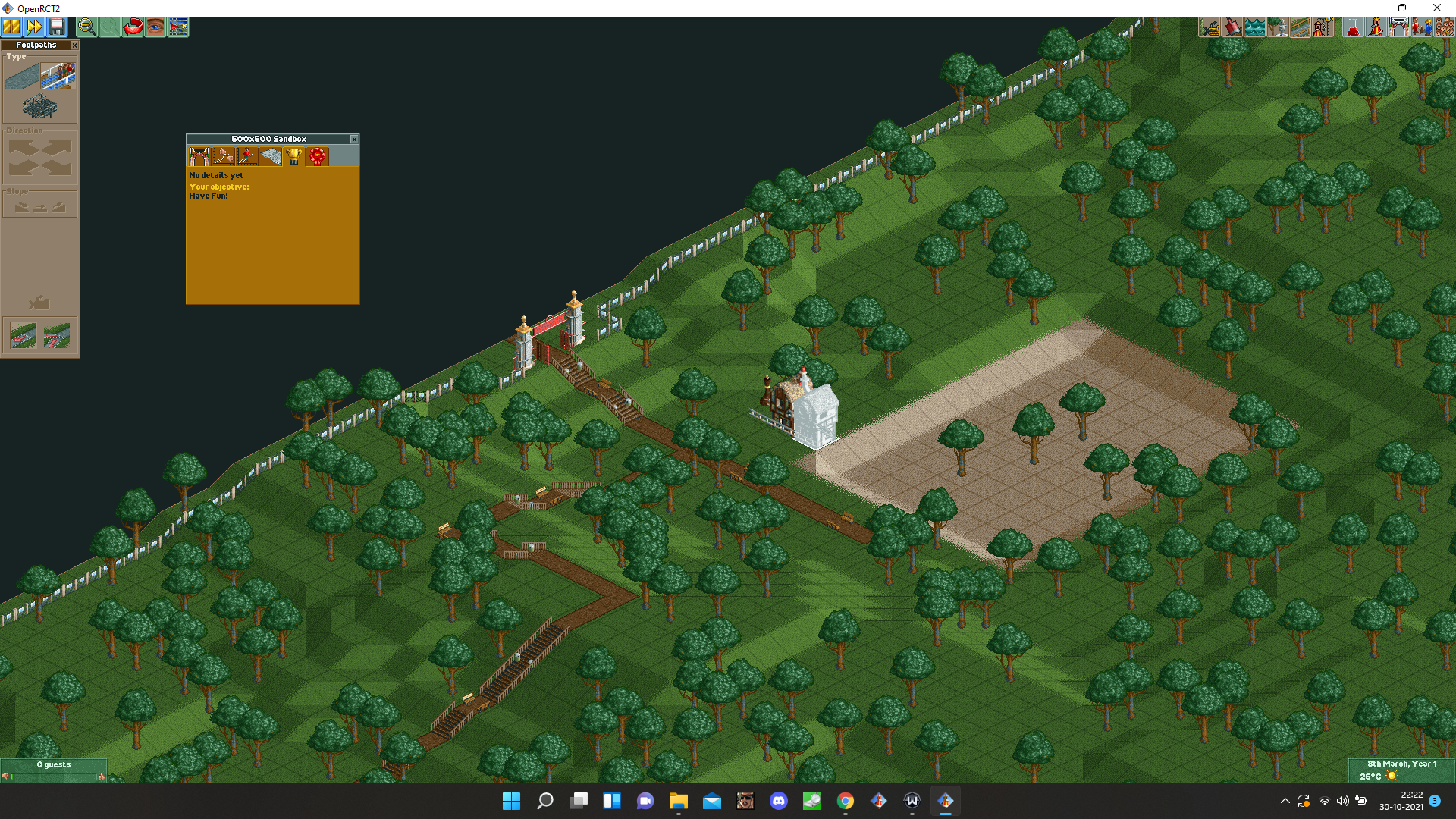
Task: Open the new ride construction window
Action: pos(1325,27)
